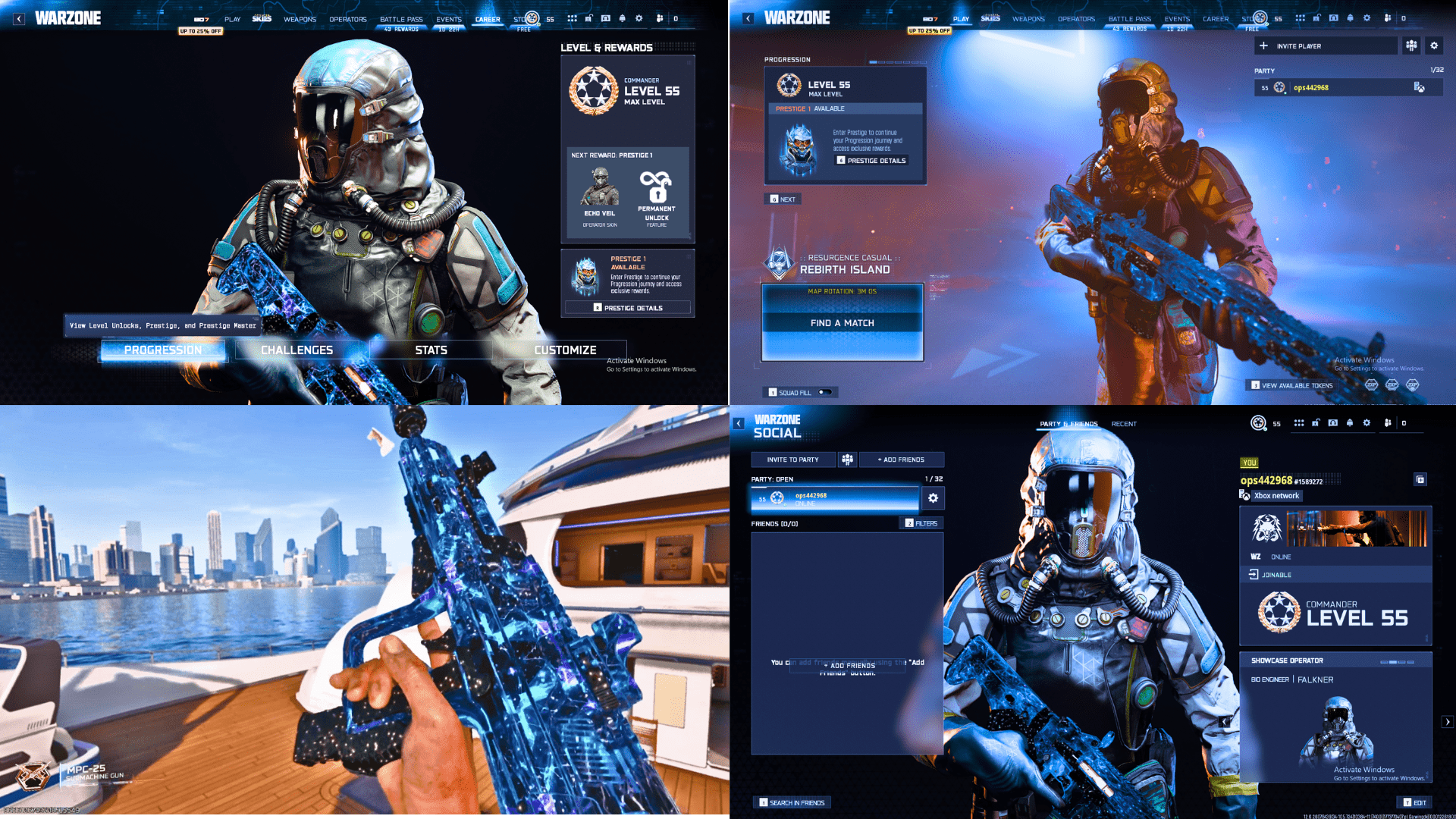Click the copy profile icon beside YOU

1420,479
